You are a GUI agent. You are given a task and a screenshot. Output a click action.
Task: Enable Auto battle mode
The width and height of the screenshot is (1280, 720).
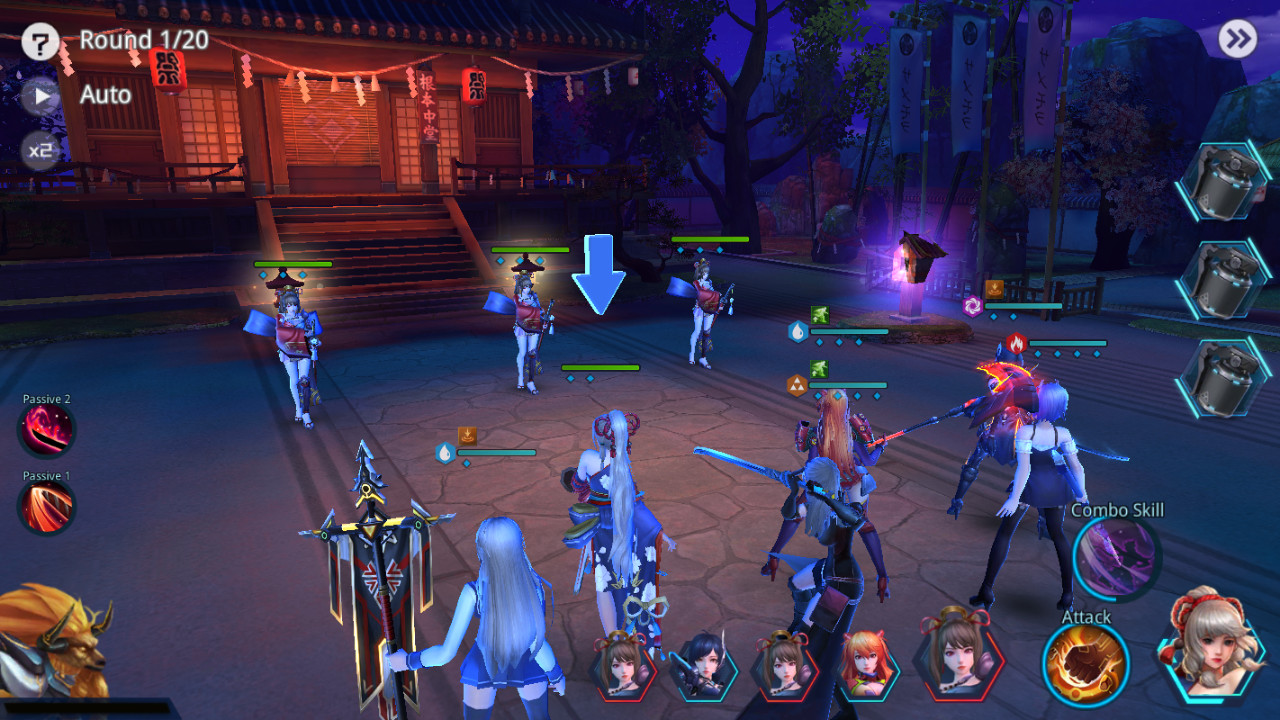(x=103, y=96)
